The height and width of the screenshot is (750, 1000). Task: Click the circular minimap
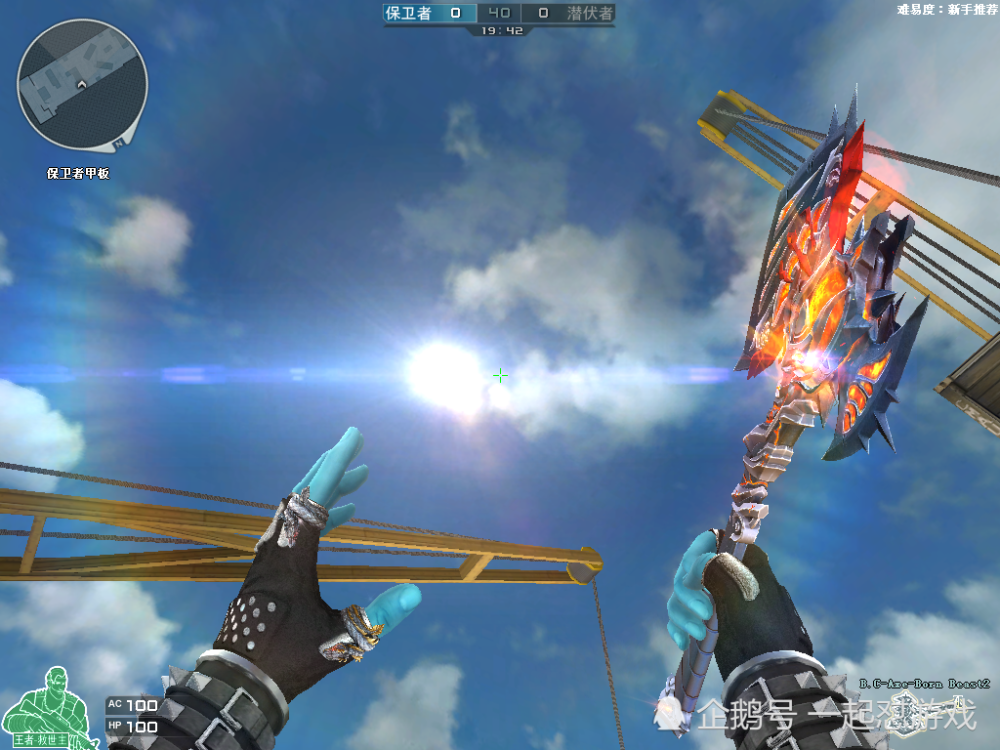click(82, 85)
